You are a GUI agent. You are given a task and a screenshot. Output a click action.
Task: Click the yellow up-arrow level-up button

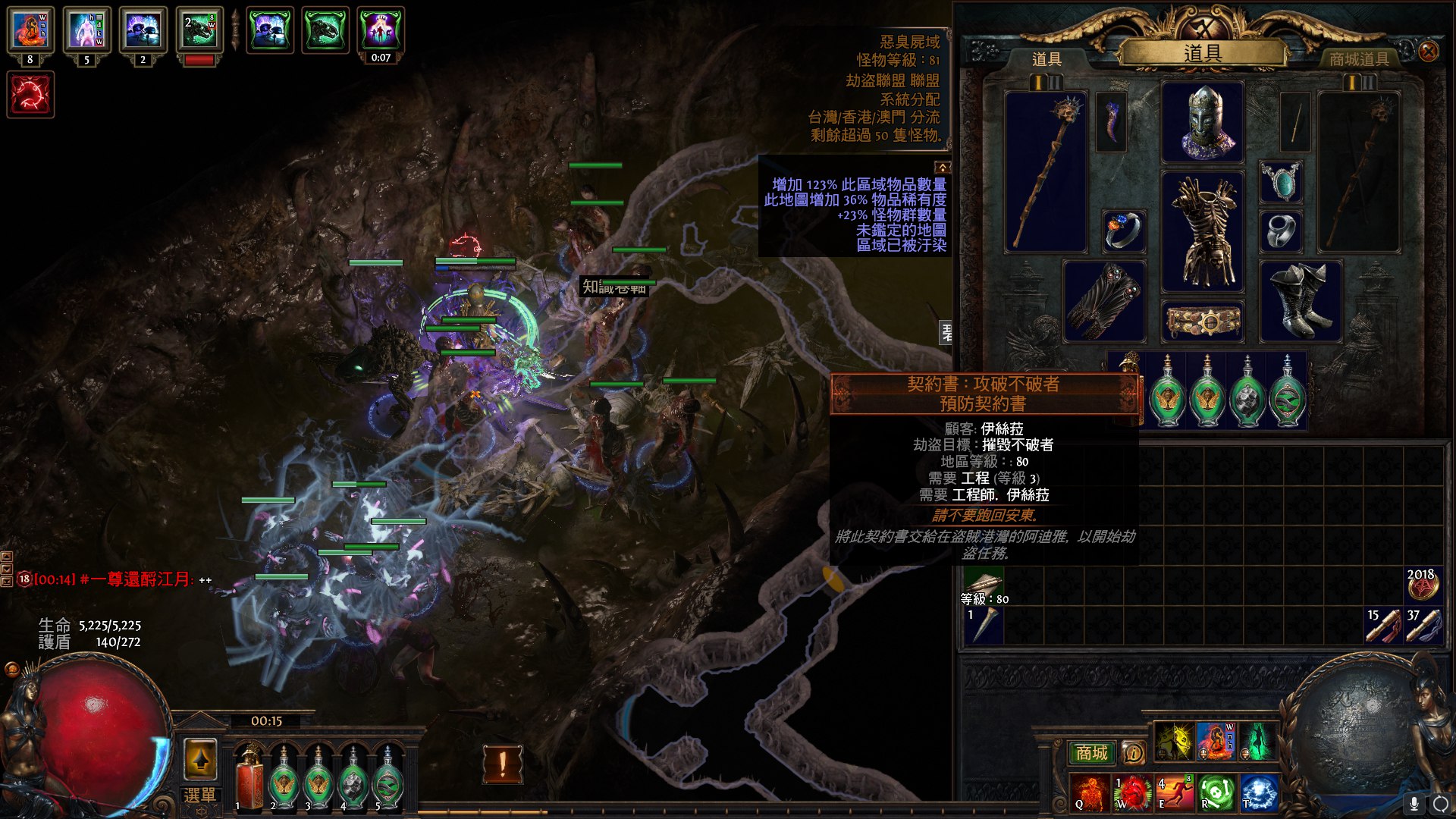(200, 758)
